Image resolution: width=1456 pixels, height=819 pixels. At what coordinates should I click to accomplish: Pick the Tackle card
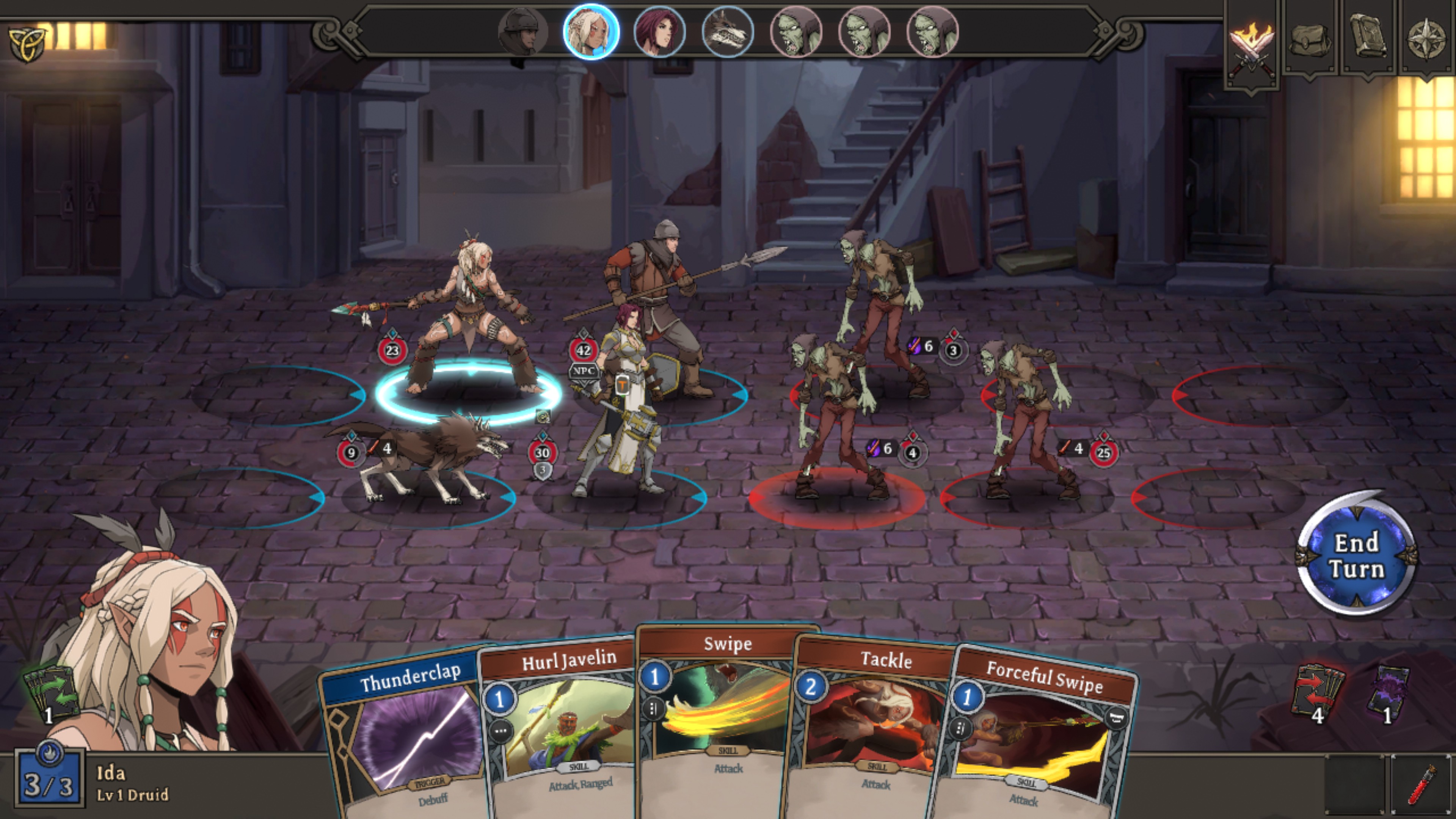click(873, 729)
